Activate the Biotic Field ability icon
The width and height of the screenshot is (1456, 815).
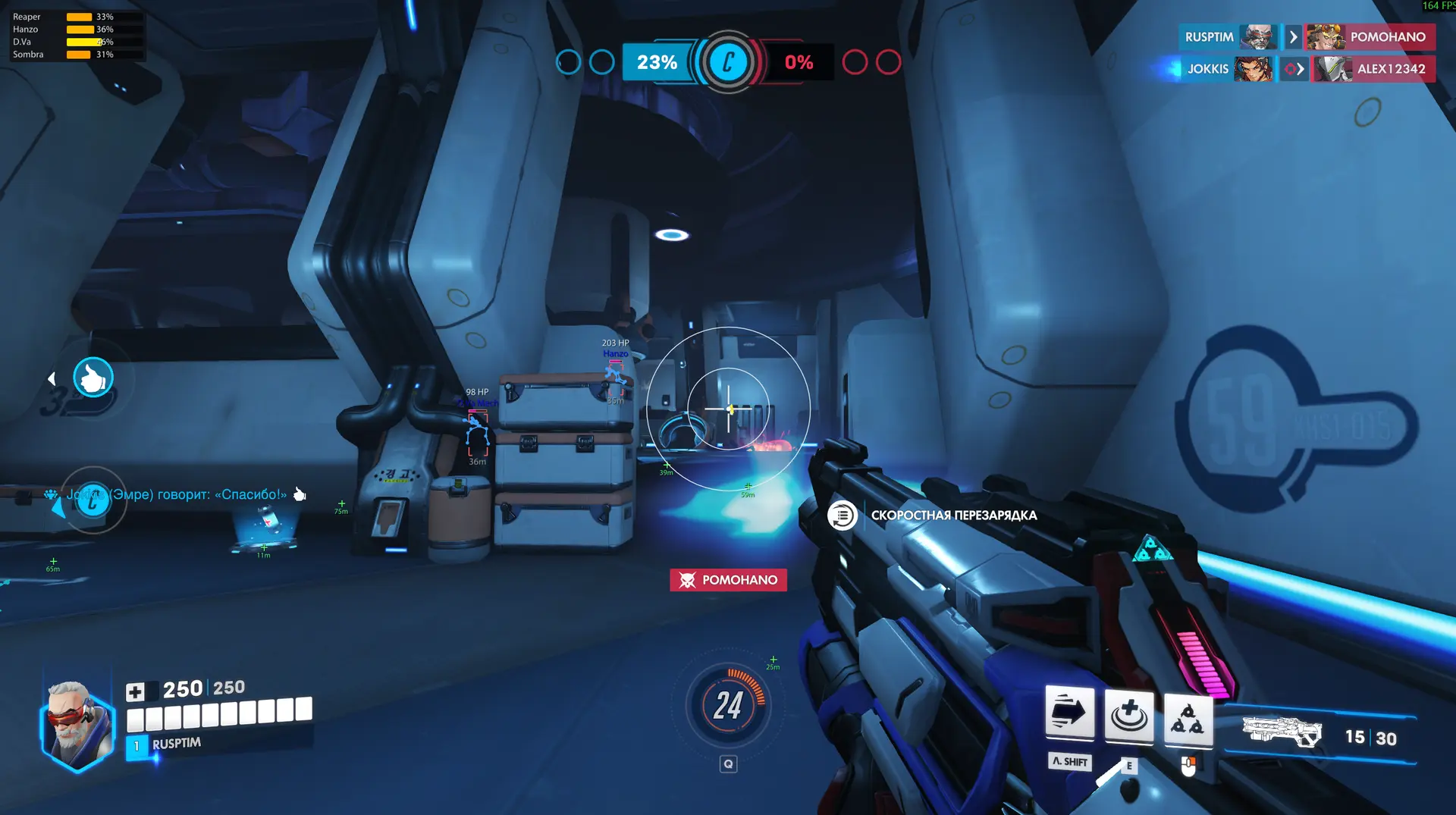pos(1128,715)
